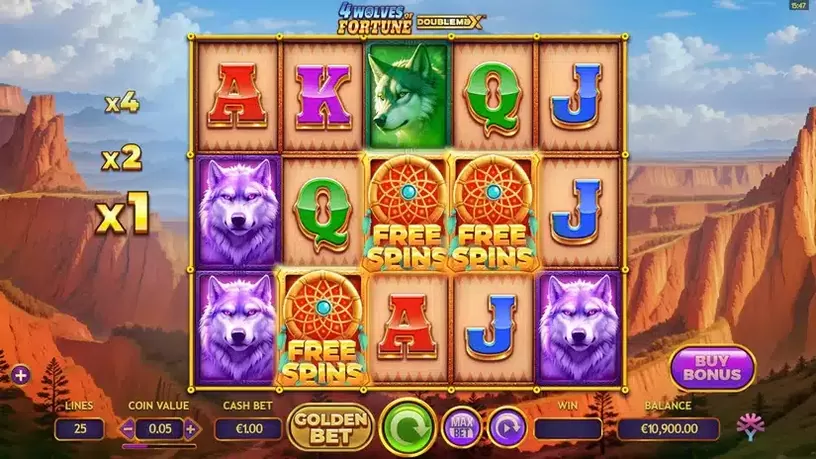
Task: Activate the Golden Bet option
Action: [x=330, y=427]
